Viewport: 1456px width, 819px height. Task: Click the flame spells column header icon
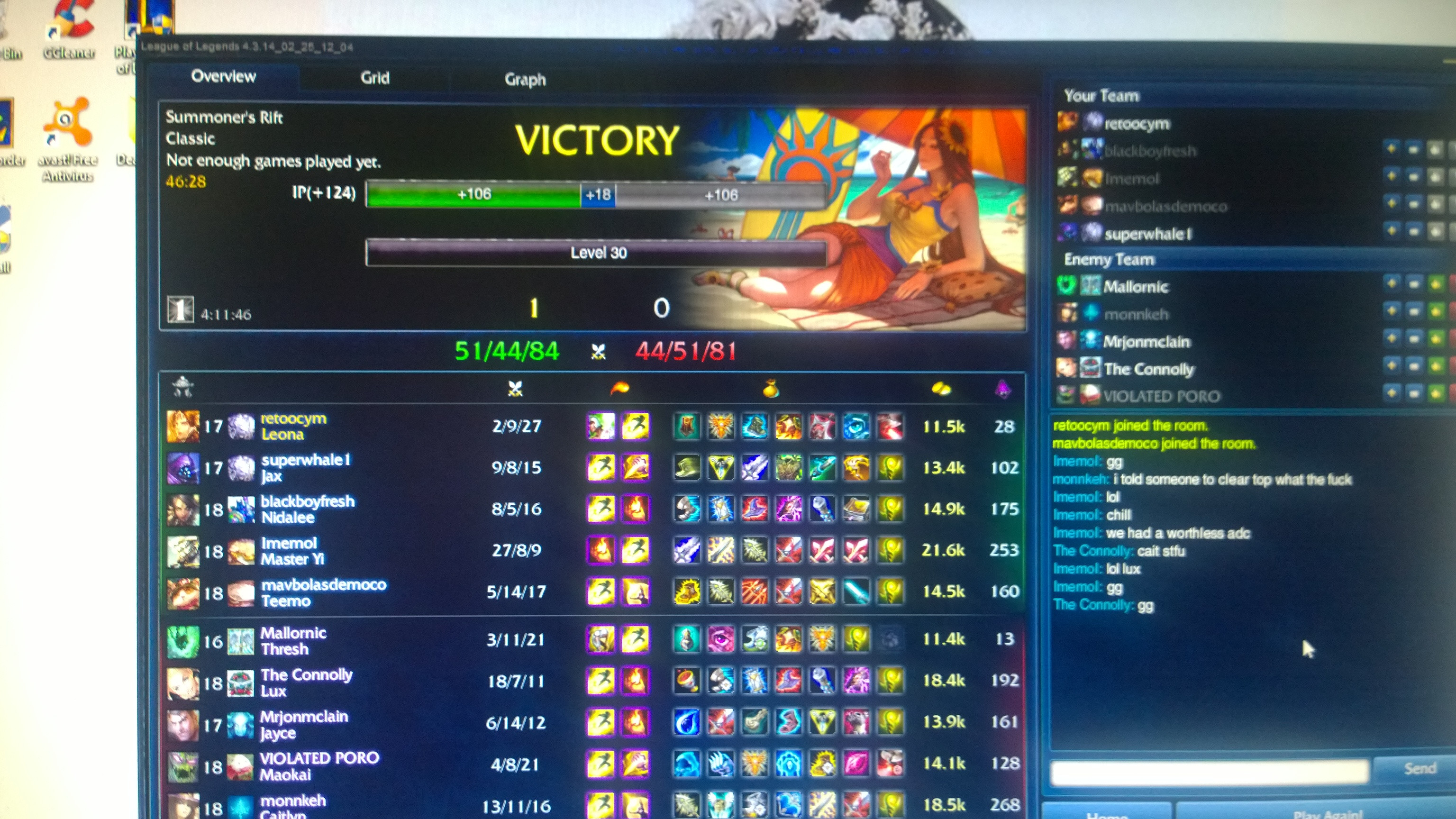tap(620, 388)
